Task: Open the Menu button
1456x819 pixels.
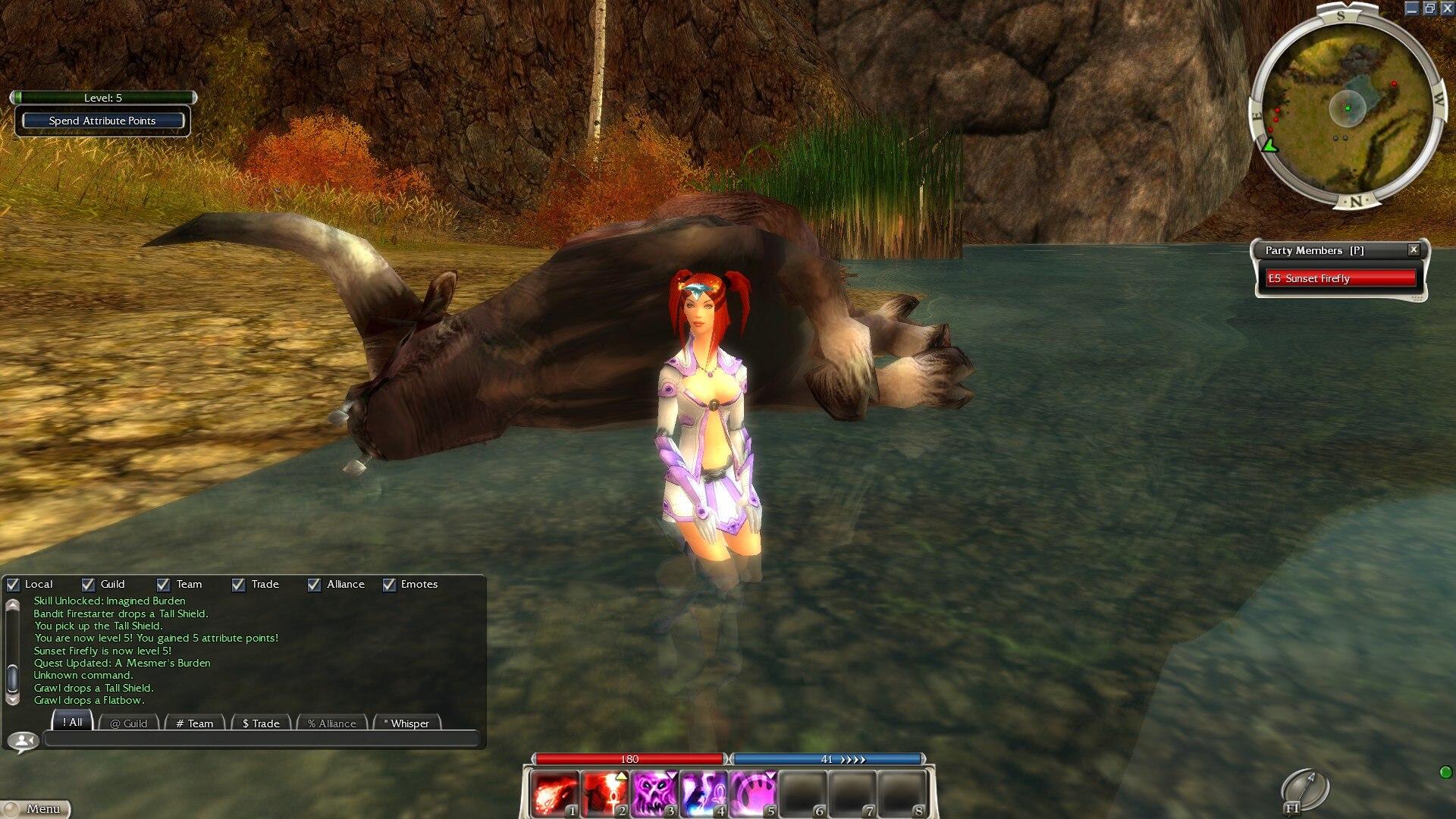Action: [x=36, y=809]
